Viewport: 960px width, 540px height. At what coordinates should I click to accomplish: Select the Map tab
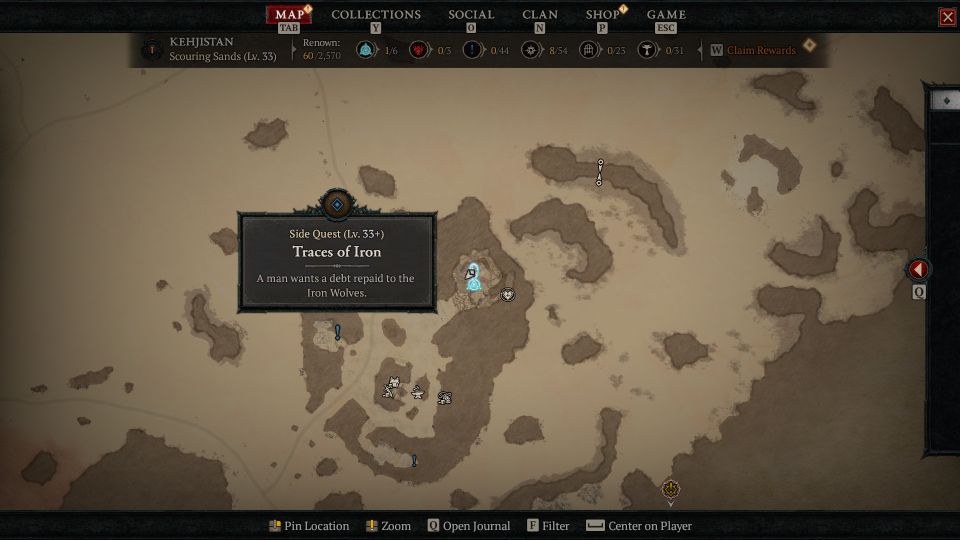coord(289,14)
